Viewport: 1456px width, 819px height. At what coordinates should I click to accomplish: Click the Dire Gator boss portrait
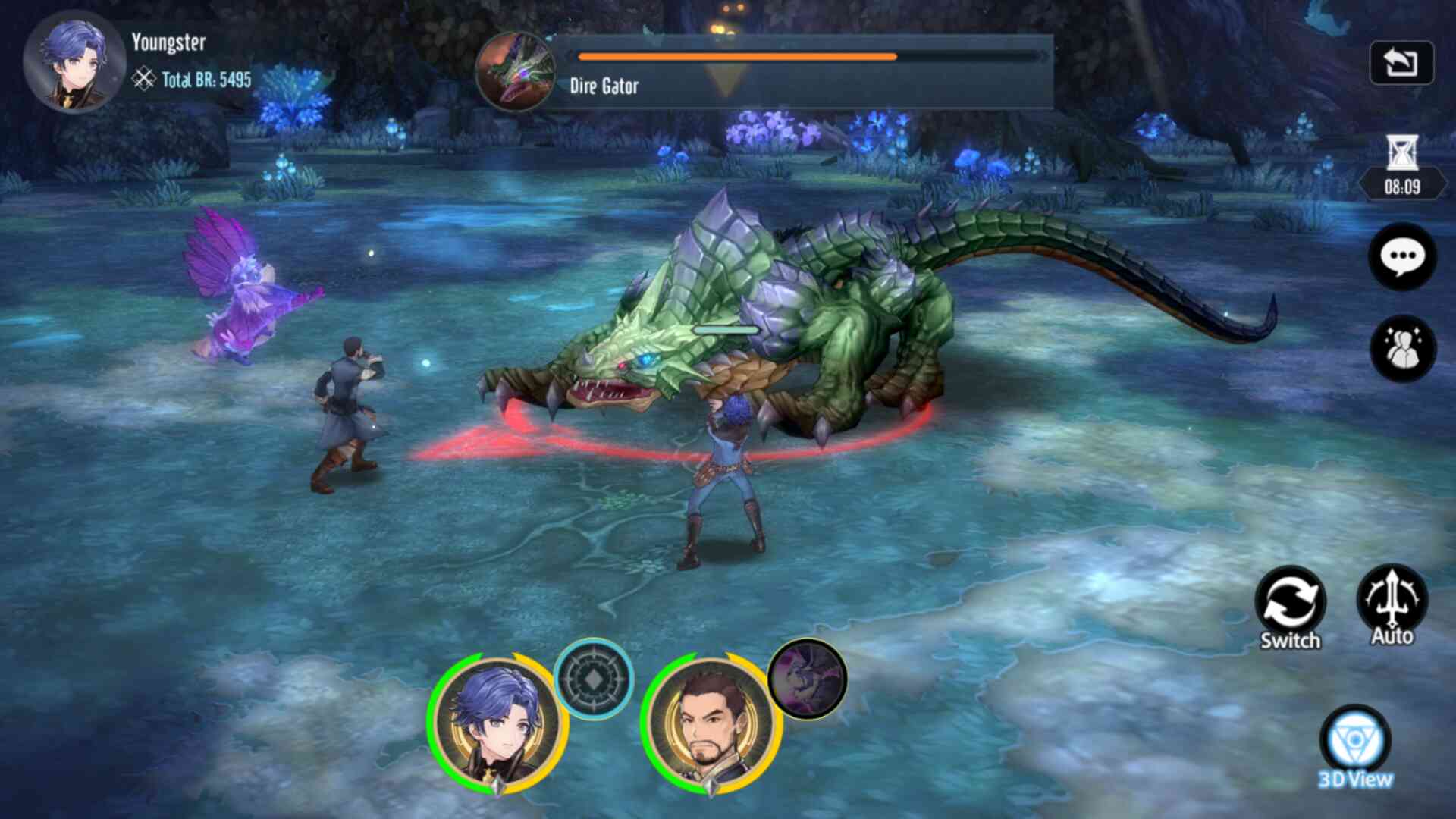[x=516, y=72]
